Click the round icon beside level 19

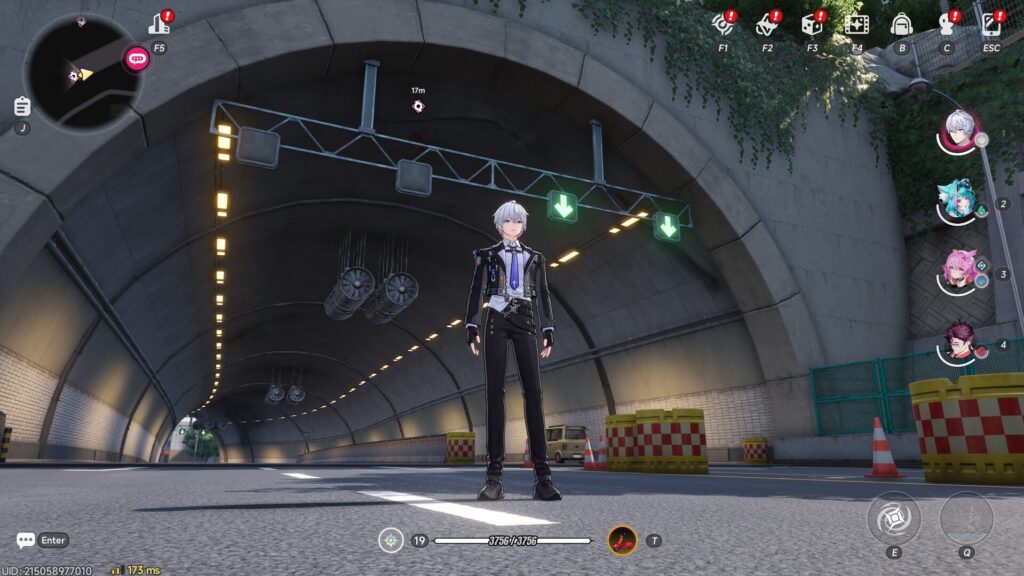tap(391, 540)
